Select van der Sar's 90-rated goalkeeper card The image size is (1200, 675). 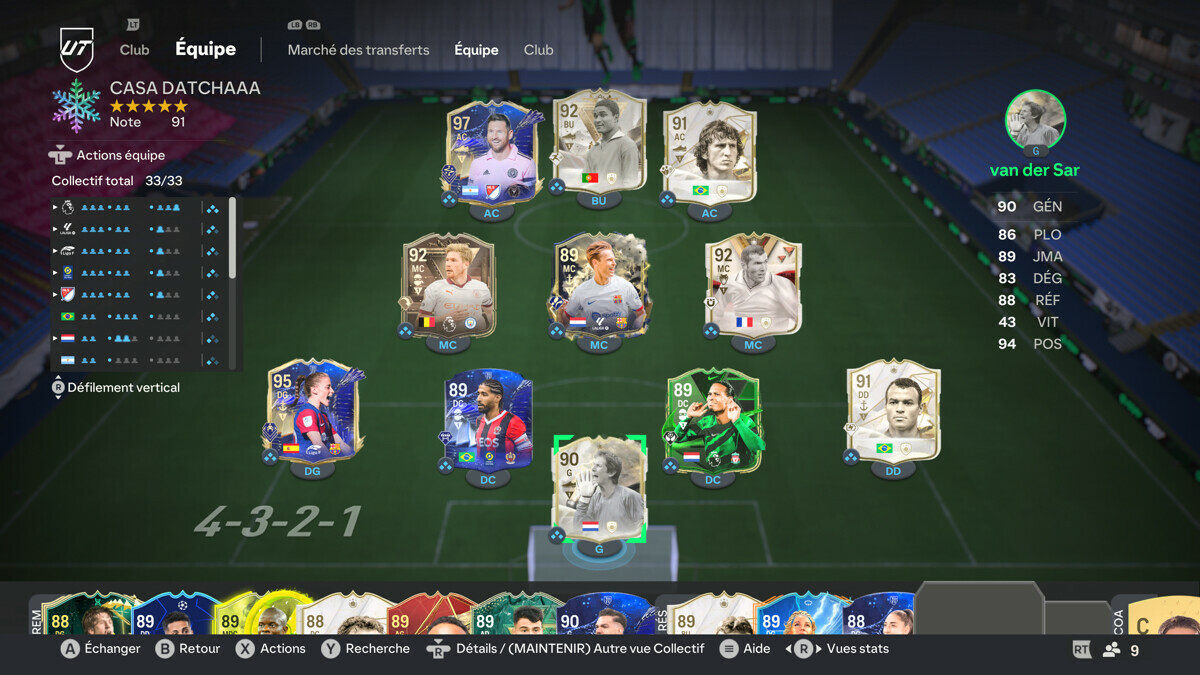pyautogui.click(x=599, y=489)
